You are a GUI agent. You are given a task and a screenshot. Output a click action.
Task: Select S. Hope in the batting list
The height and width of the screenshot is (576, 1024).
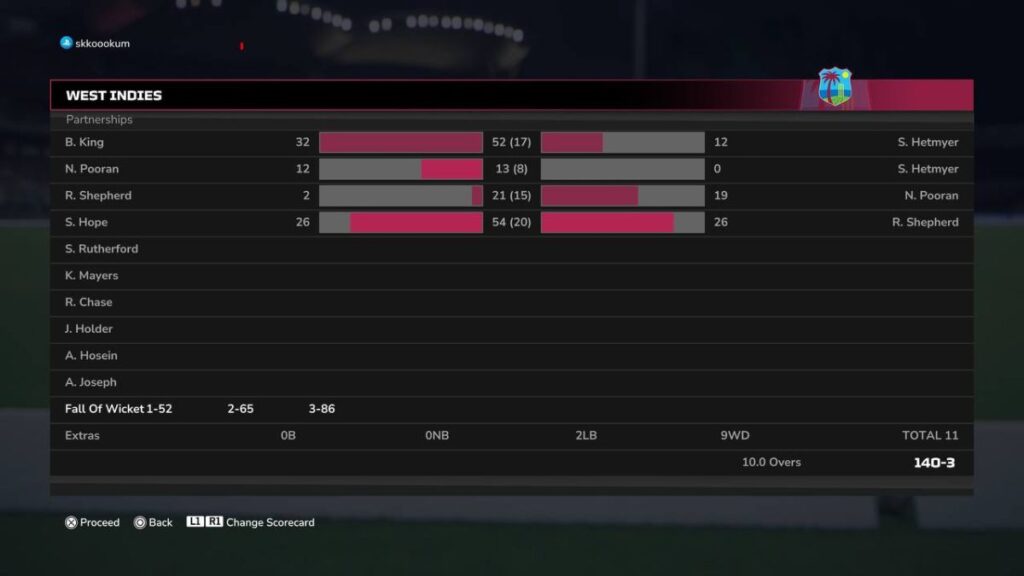point(87,222)
